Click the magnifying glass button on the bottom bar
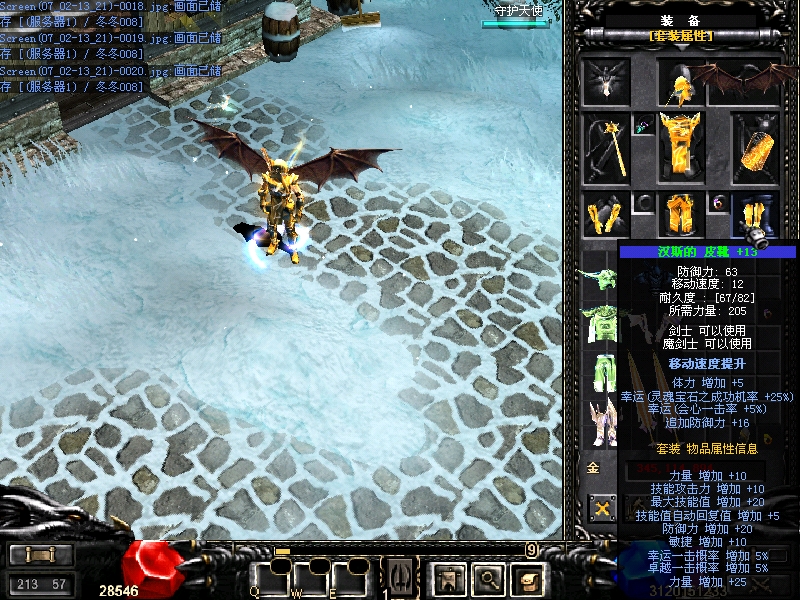This screenshot has height=600, width=800. click(x=488, y=577)
